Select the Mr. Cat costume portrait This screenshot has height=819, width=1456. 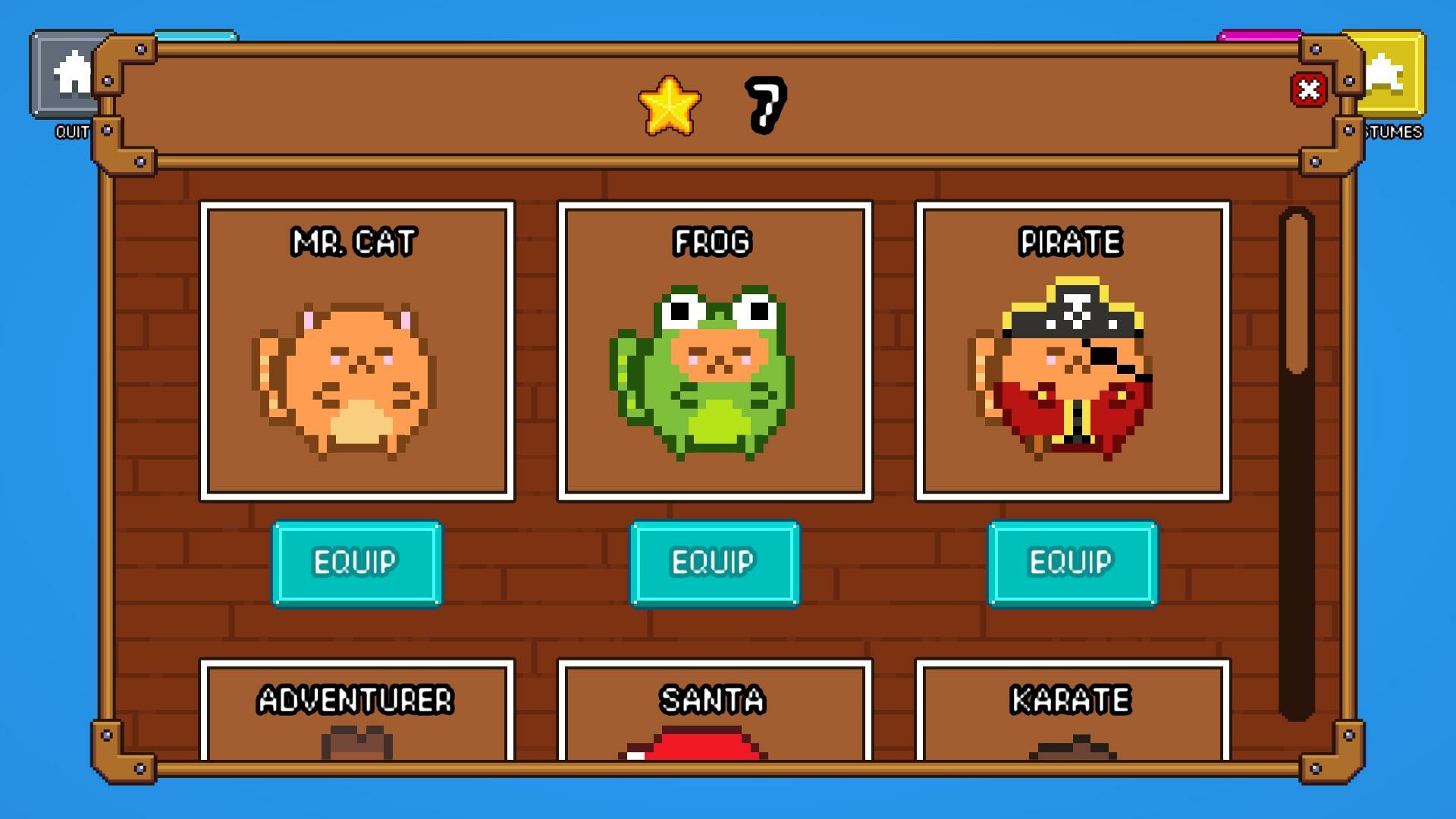coord(356,372)
